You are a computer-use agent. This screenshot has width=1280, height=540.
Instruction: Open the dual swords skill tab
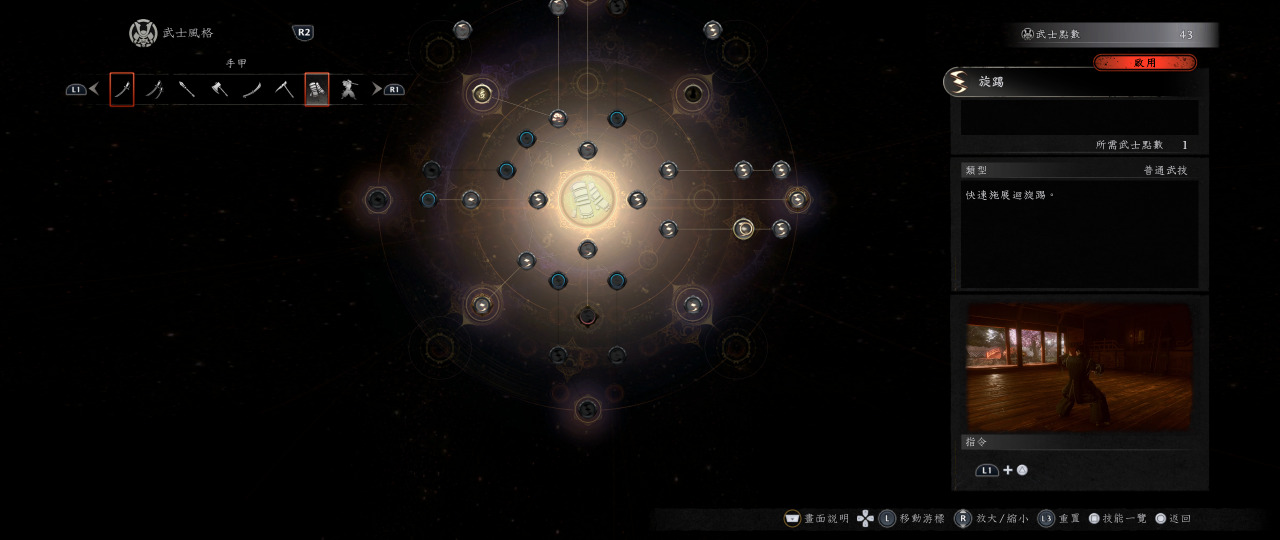(154, 90)
